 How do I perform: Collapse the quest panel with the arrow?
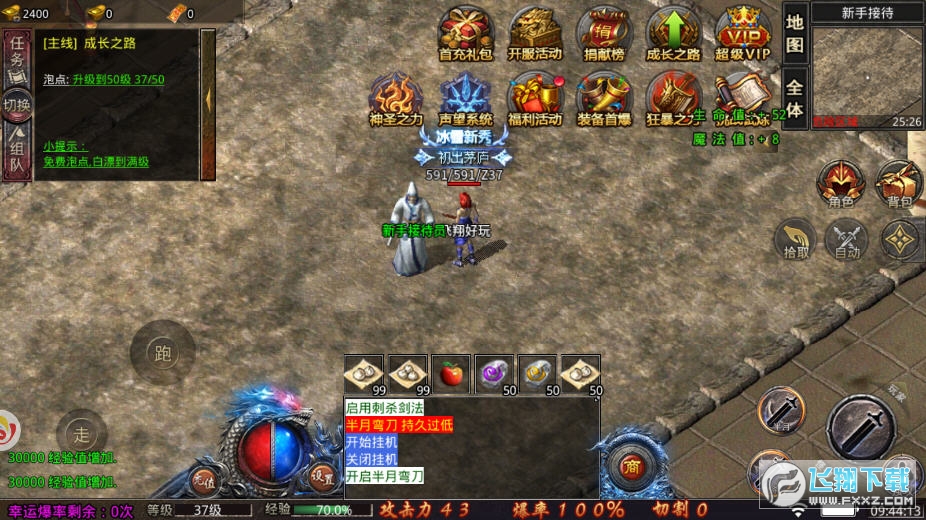[x=208, y=98]
